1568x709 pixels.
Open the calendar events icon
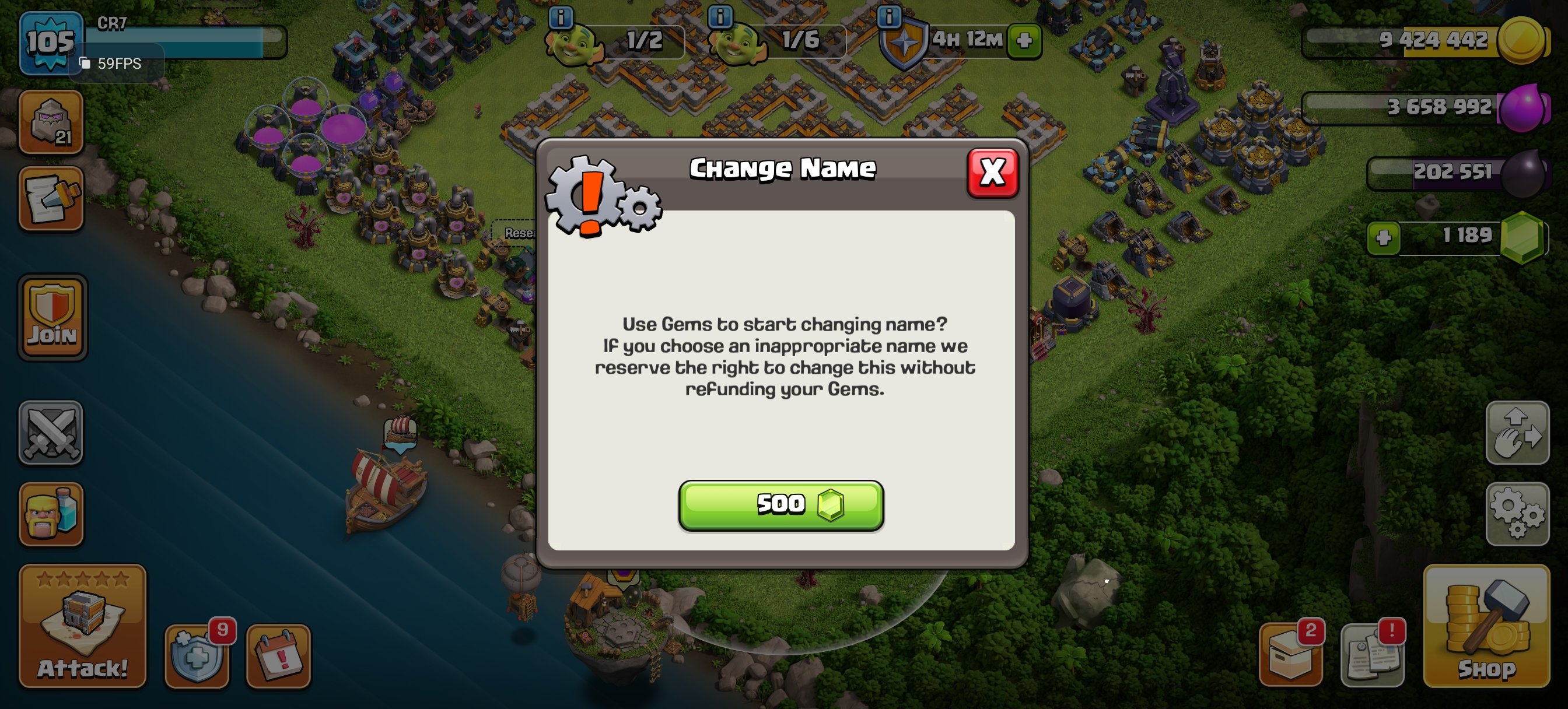277,656
